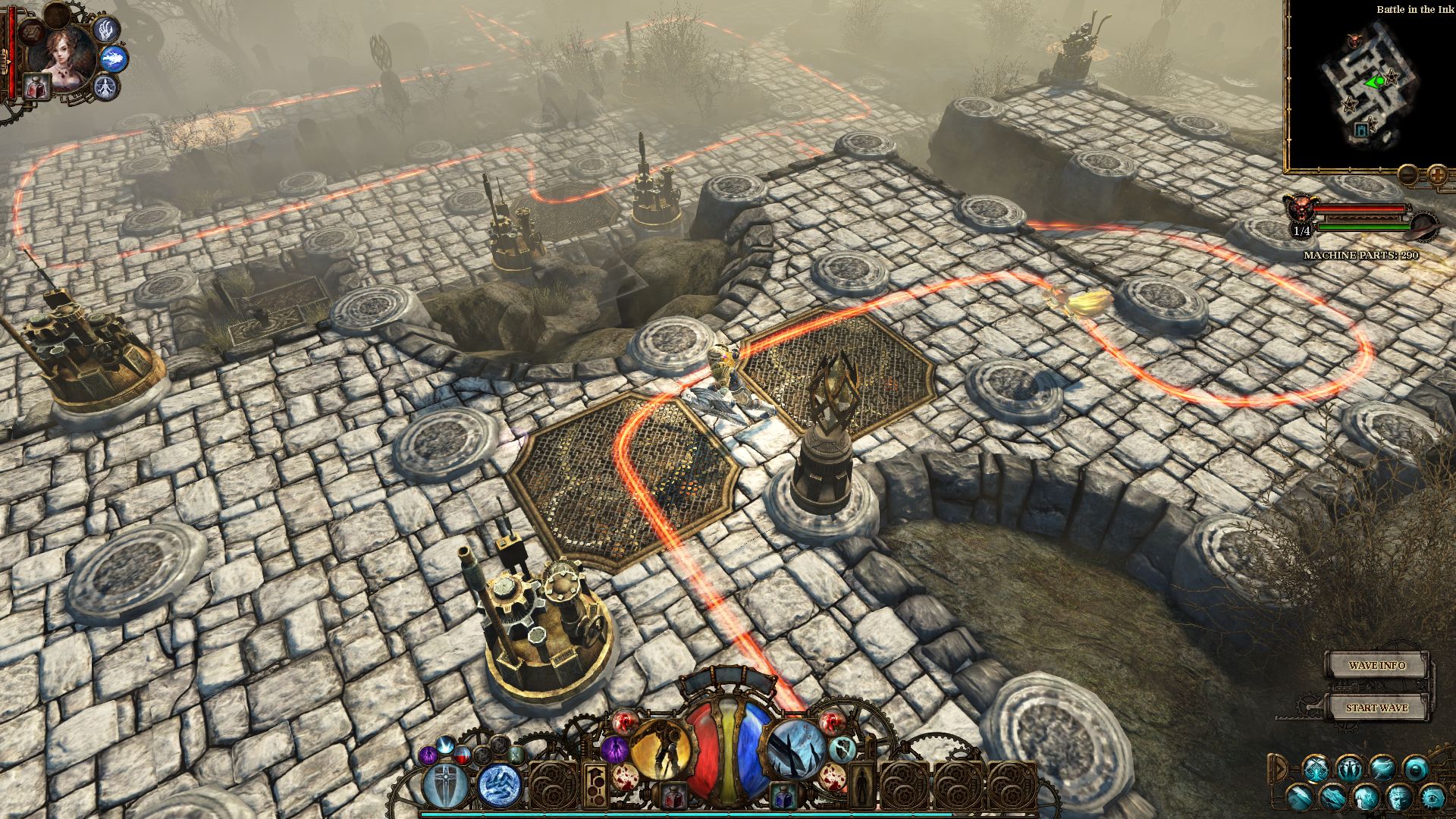Activate the companion's claw hand ability
This screenshot has height=819, width=1456.
(x=106, y=30)
